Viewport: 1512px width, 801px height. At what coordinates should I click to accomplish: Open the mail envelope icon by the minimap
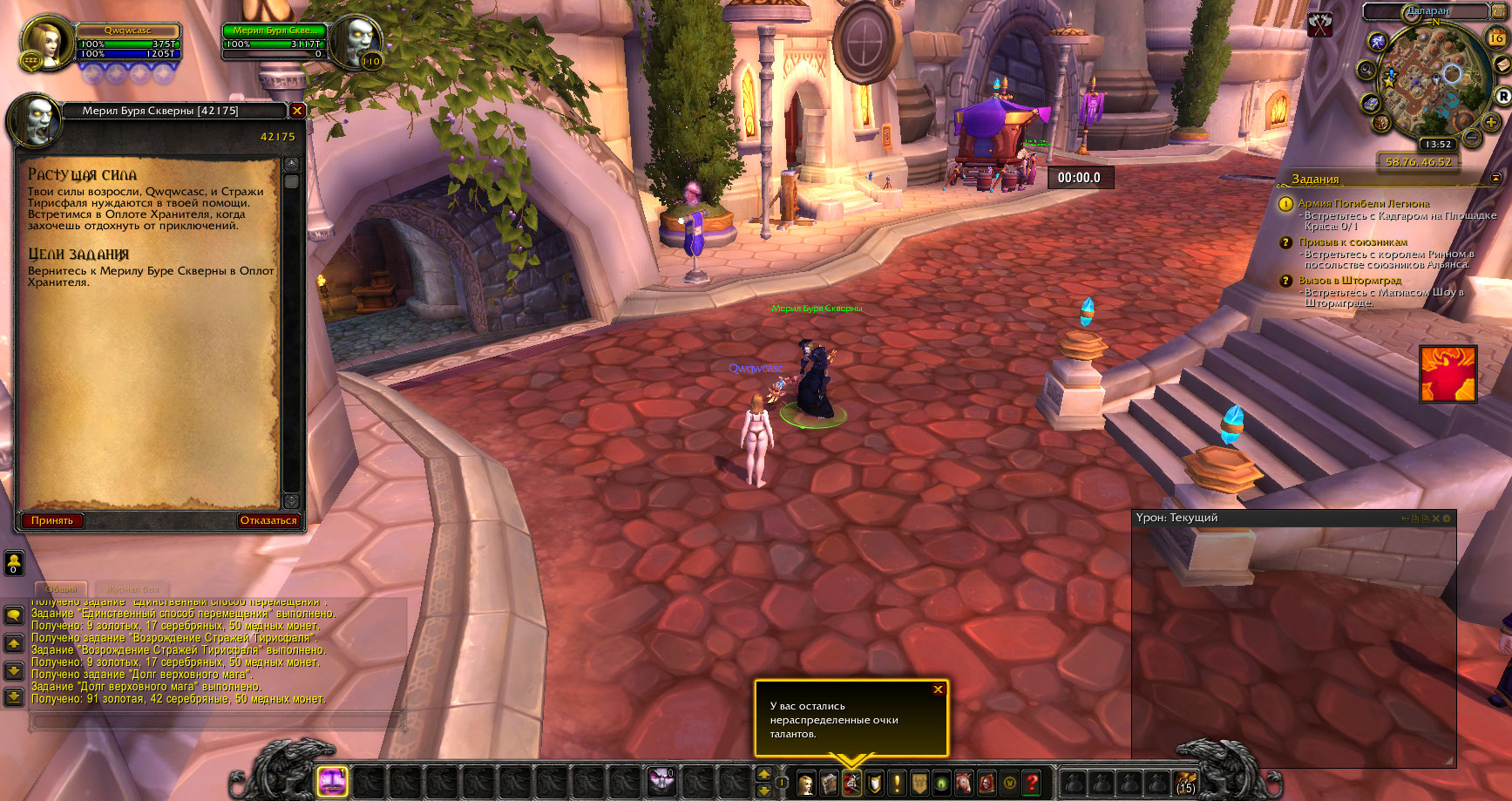[x=1502, y=65]
